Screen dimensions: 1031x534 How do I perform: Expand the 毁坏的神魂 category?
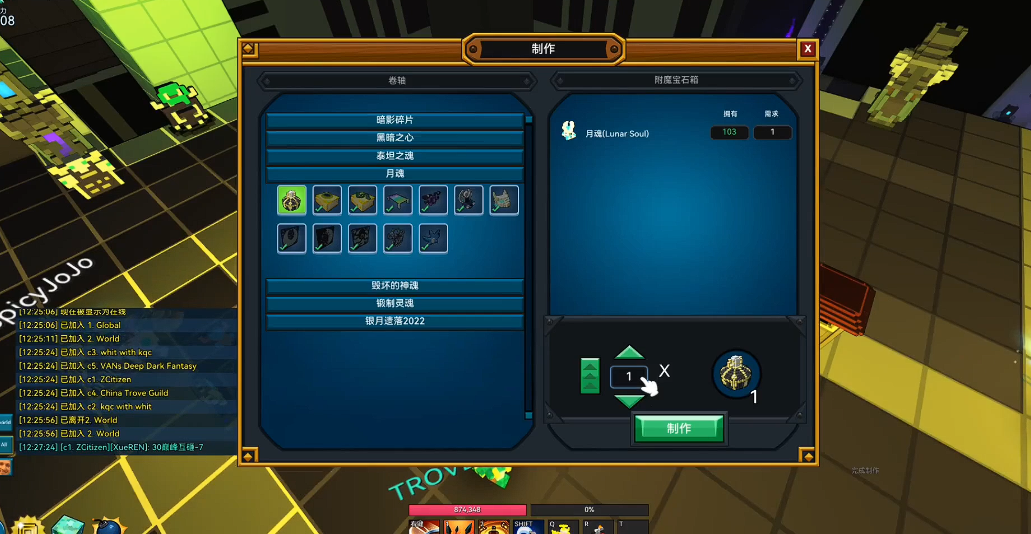395,286
